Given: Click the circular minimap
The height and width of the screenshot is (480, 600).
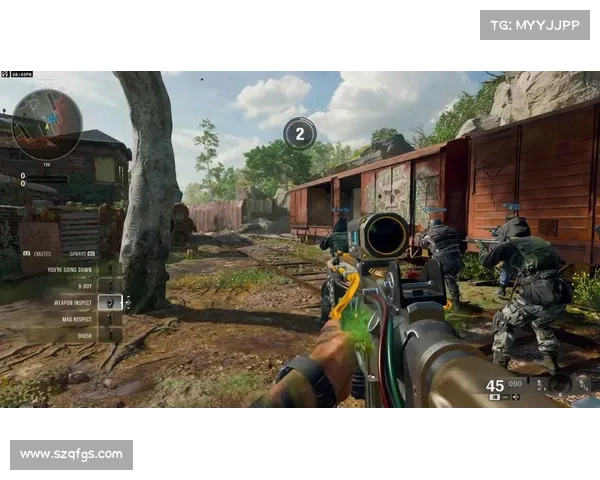Looking at the screenshot, I should click(x=46, y=124).
